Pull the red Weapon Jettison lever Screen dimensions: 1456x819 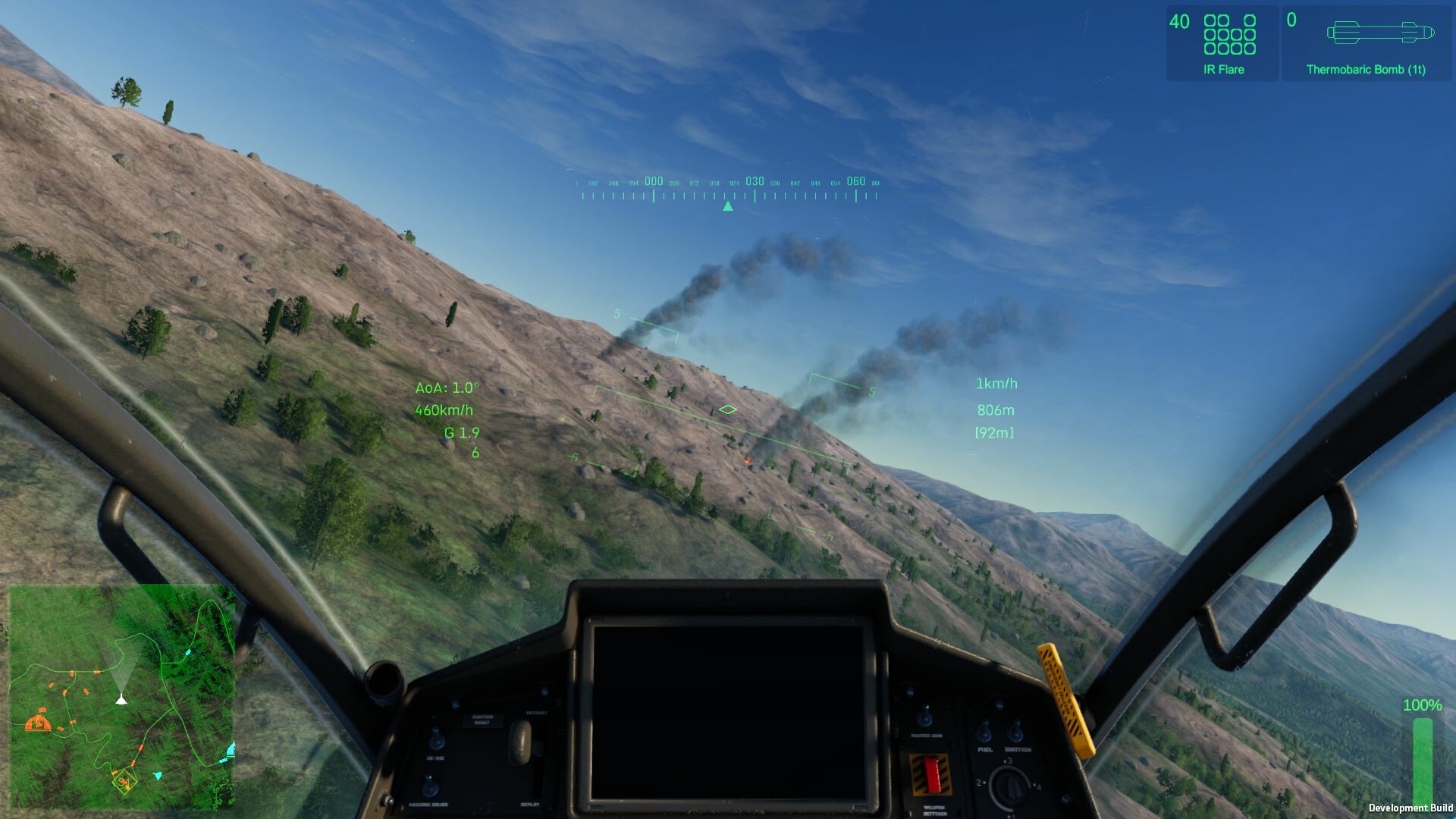932,776
